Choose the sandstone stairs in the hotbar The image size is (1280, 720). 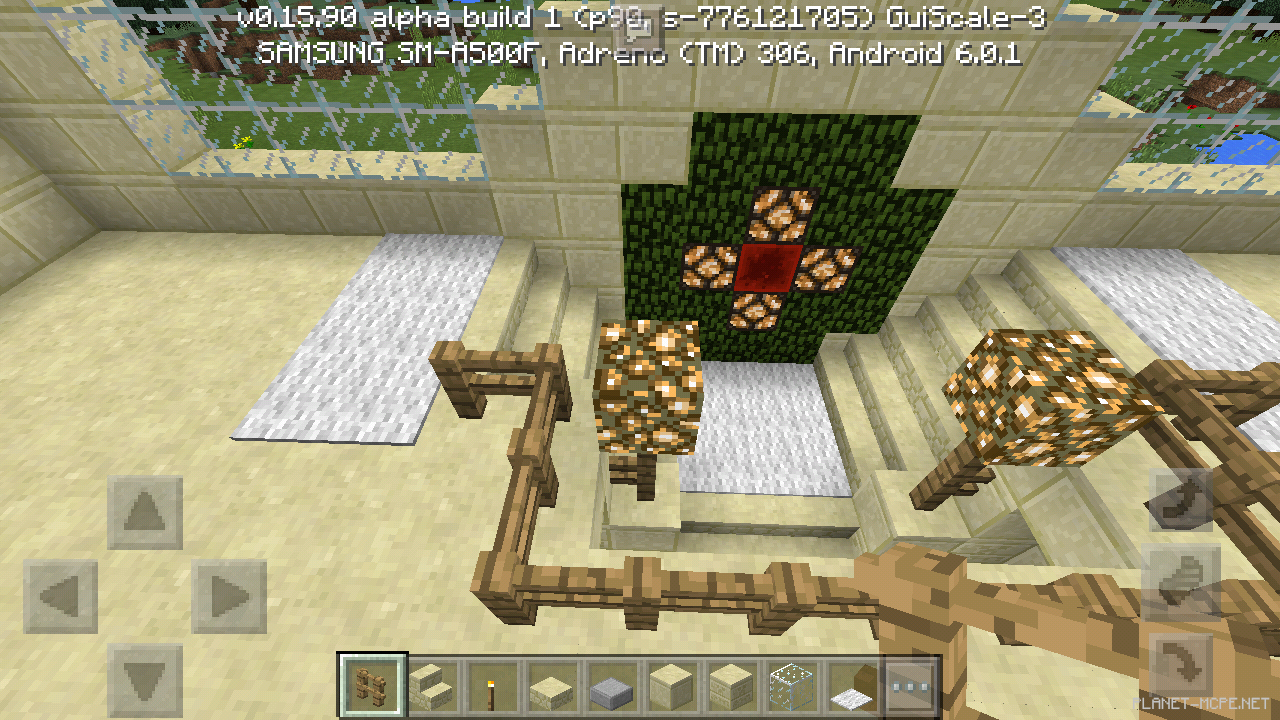(x=433, y=686)
